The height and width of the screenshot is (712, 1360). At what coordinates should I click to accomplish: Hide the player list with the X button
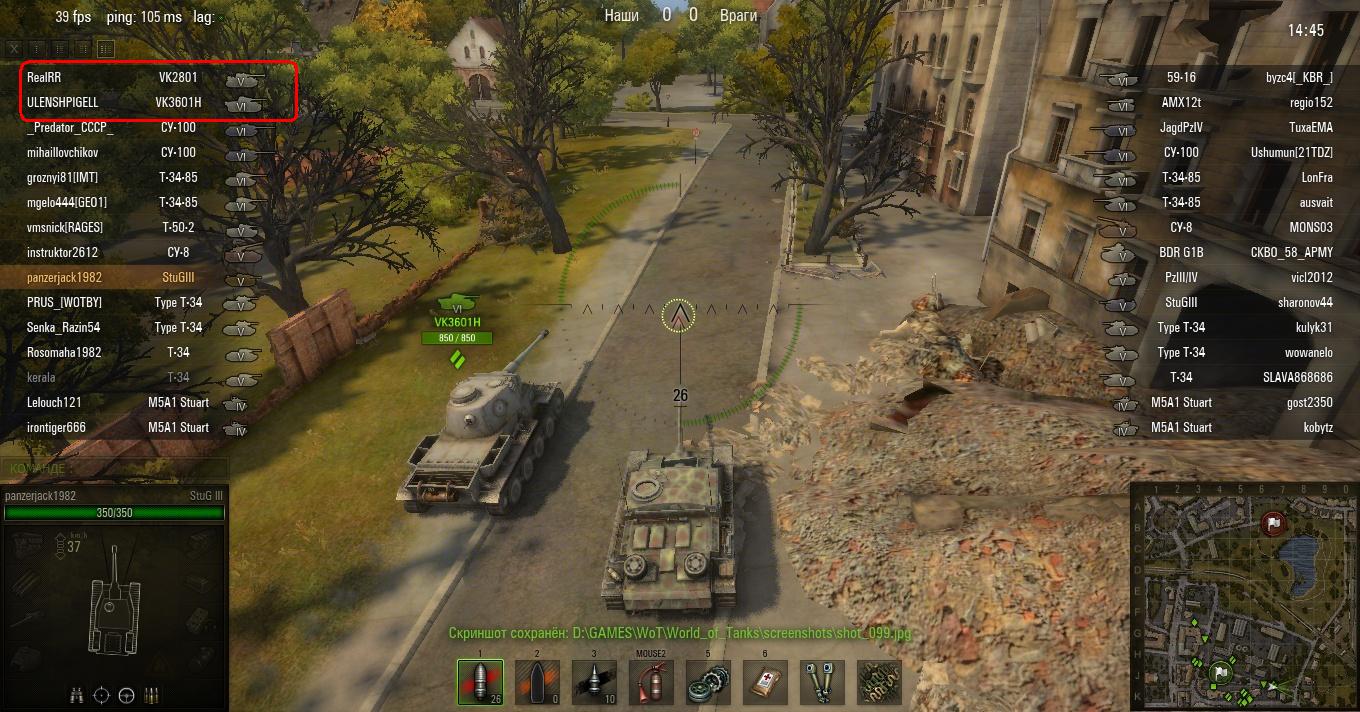14,48
